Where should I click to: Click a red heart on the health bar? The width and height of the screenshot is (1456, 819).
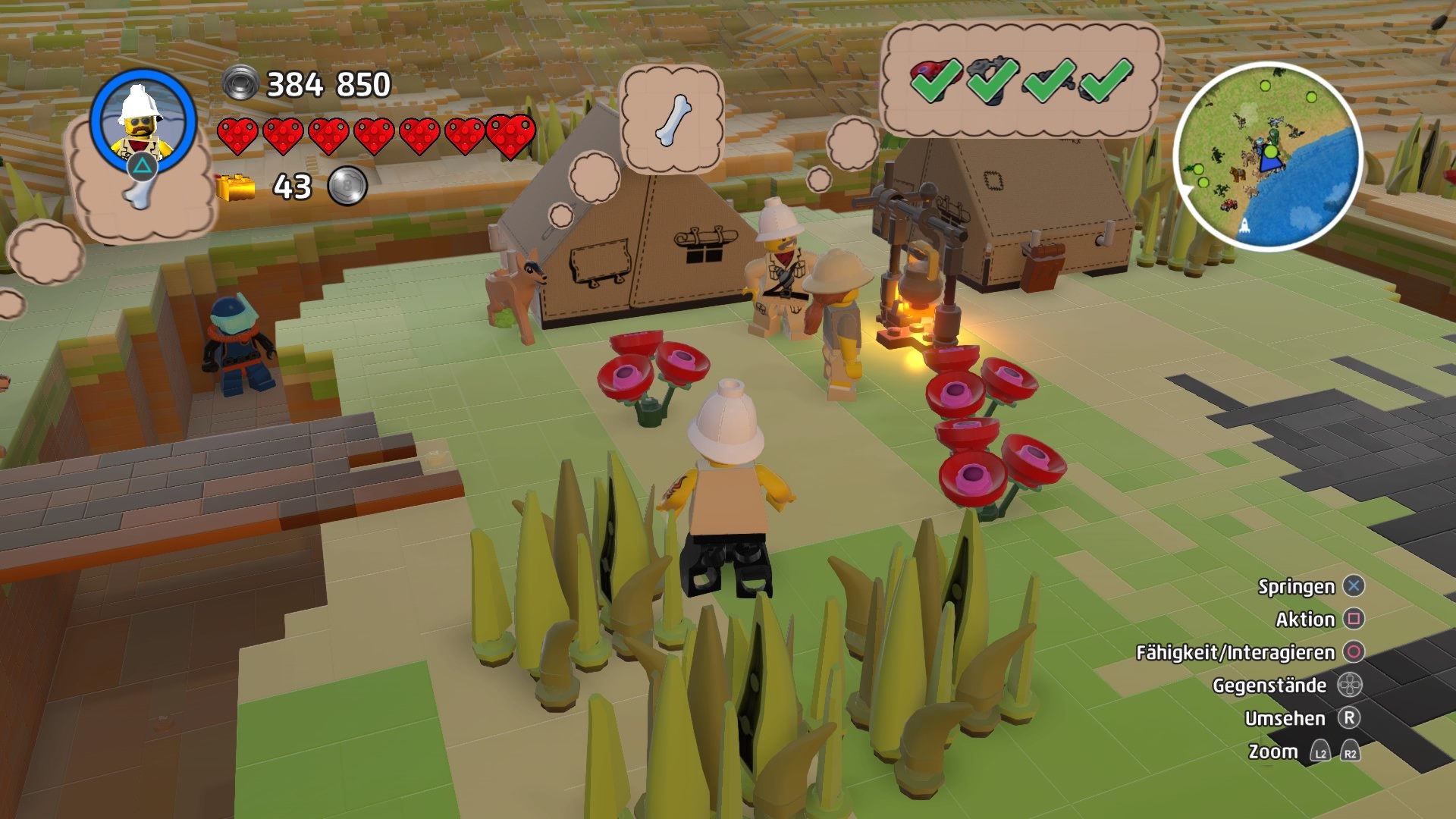point(240,136)
